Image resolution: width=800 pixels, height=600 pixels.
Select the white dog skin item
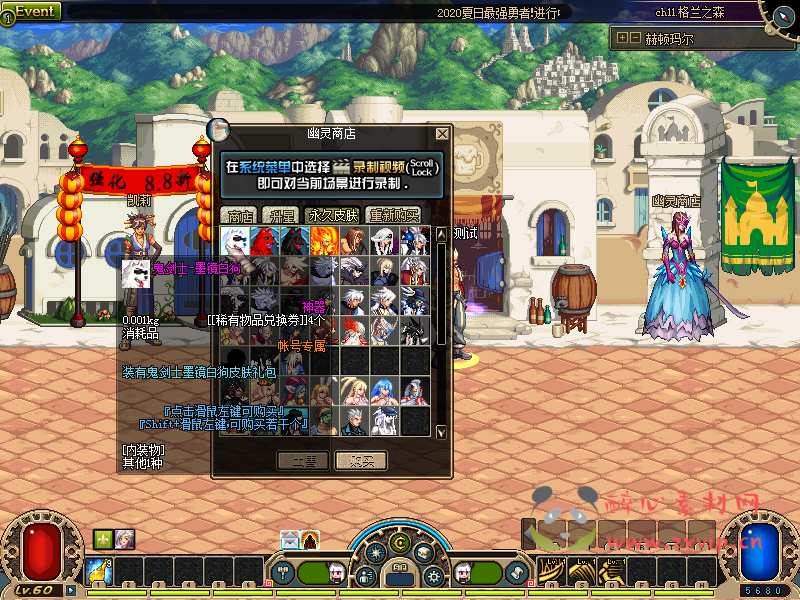pyautogui.click(x=235, y=240)
